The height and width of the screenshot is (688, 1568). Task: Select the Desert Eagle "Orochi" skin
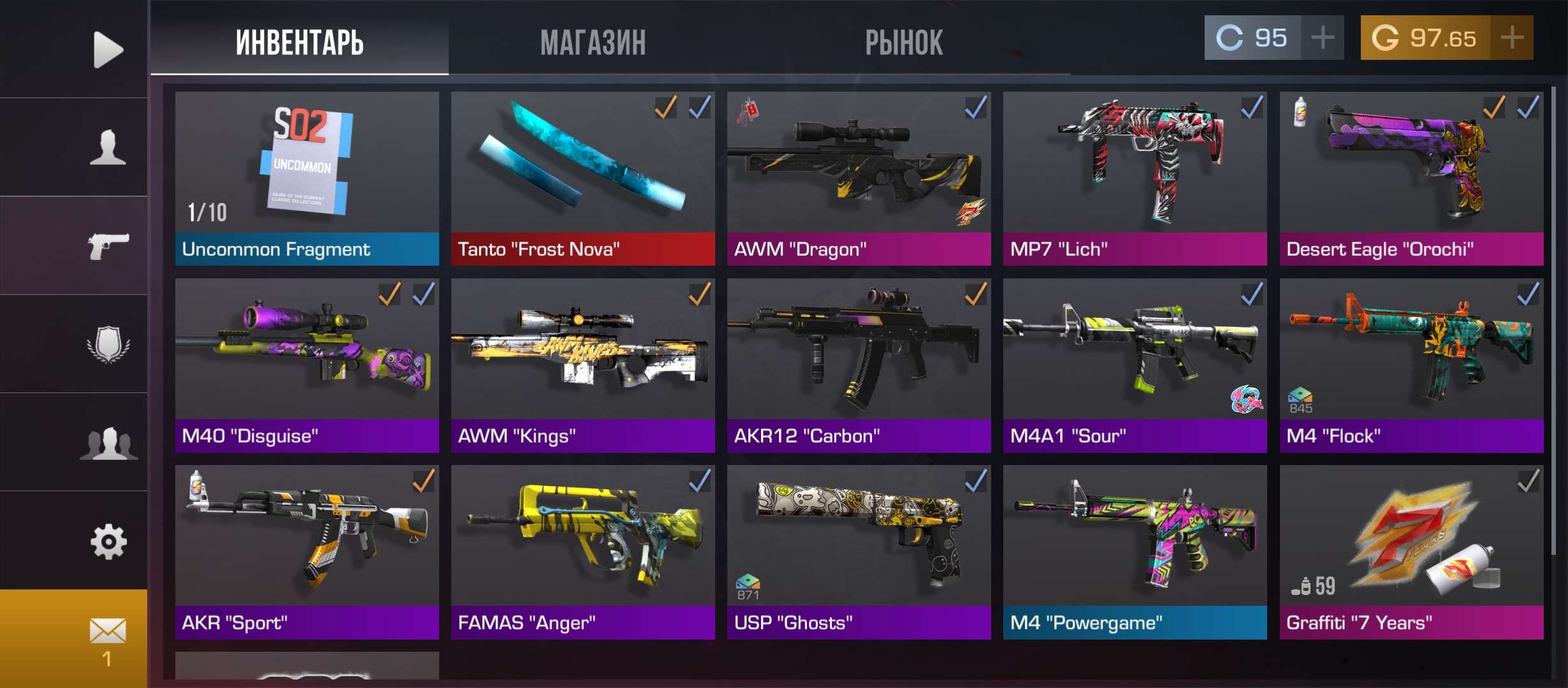coord(1411,178)
